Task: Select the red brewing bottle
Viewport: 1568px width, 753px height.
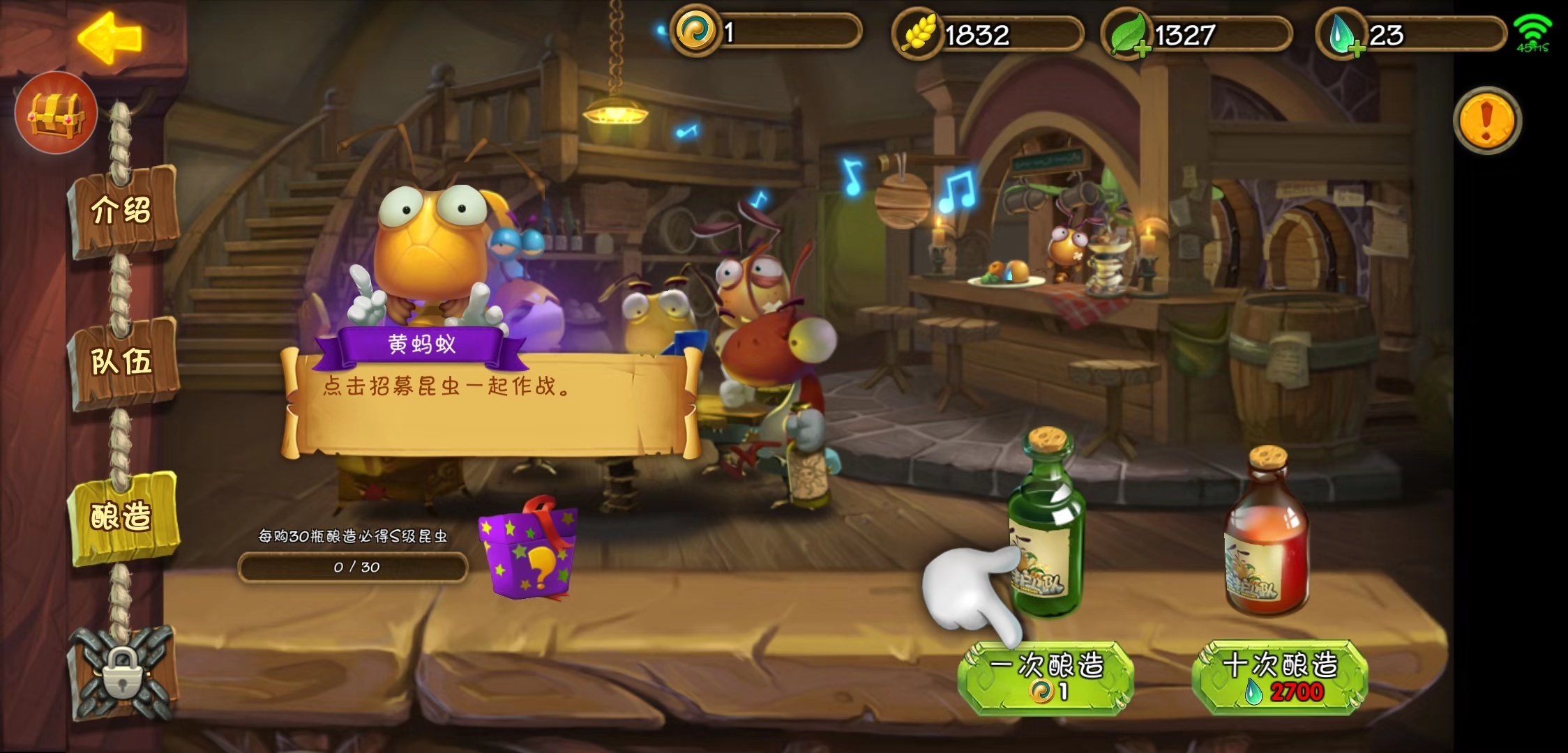Action: [1266, 537]
